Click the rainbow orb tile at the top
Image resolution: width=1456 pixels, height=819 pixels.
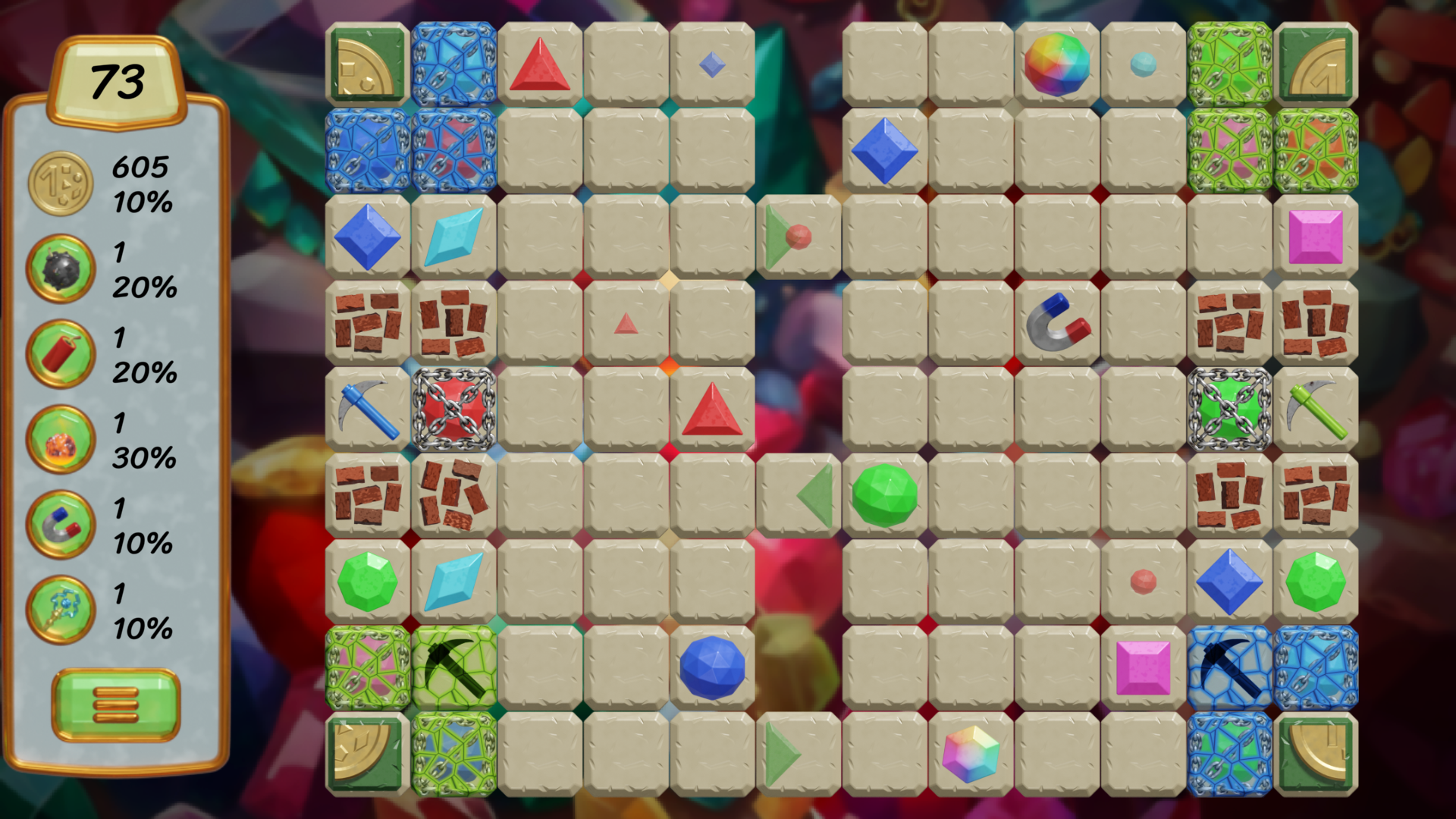click(x=1056, y=64)
